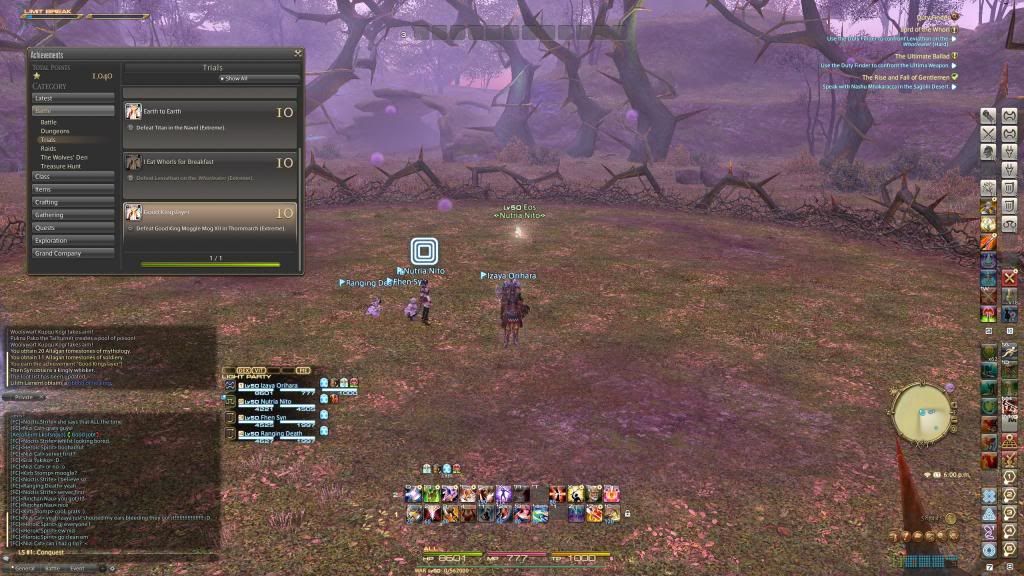Choose the Raids subcategory
The image size is (1024, 576).
[49, 149]
